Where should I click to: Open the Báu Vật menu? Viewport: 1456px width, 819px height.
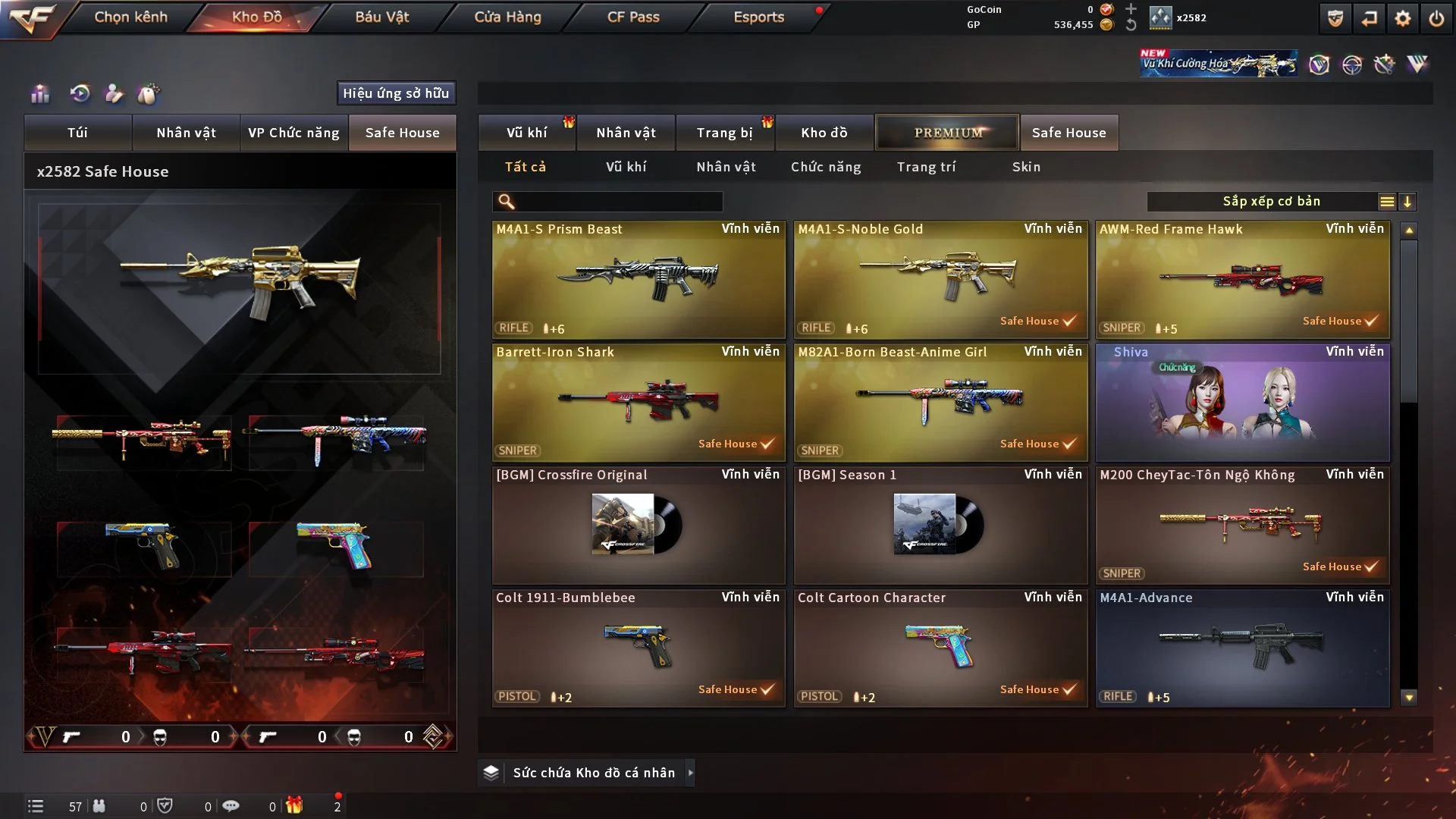click(381, 17)
